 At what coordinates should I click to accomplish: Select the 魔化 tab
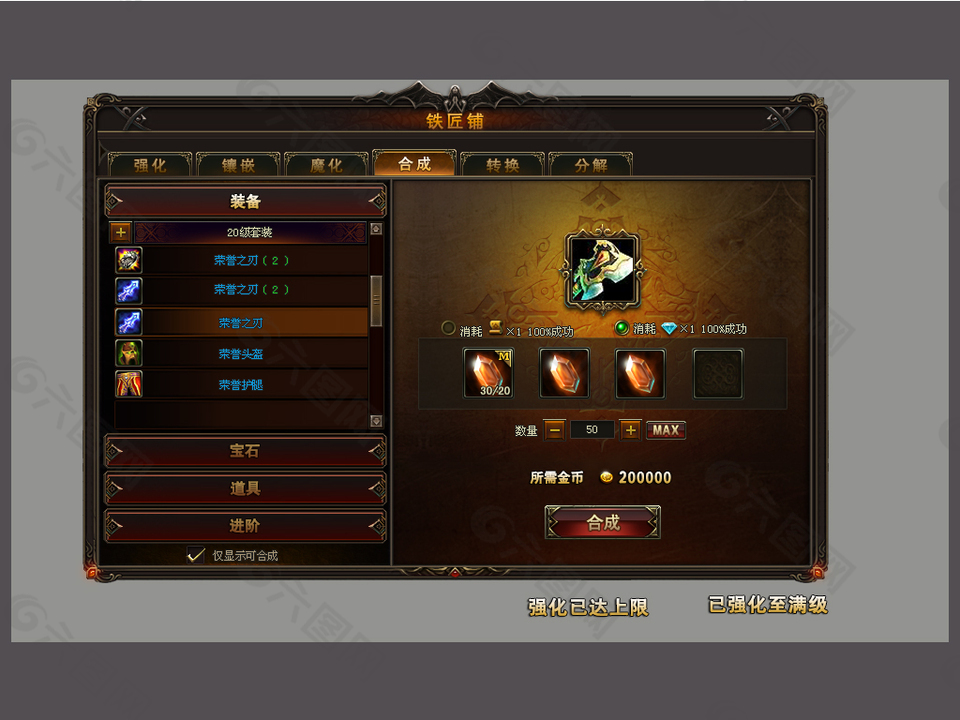pyautogui.click(x=326, y=165)
